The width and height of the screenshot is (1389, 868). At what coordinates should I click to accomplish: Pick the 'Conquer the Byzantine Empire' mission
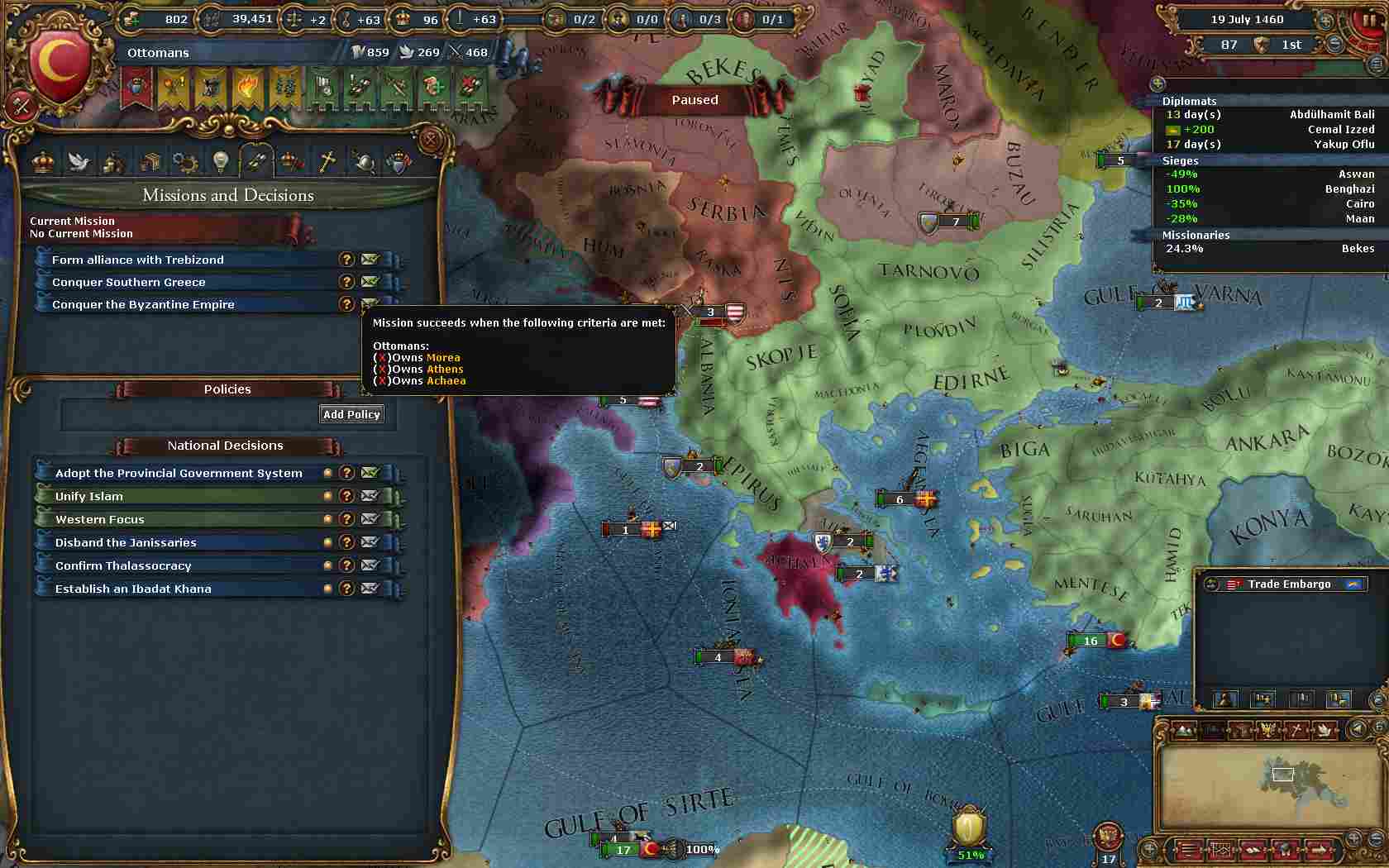point(143,304)
